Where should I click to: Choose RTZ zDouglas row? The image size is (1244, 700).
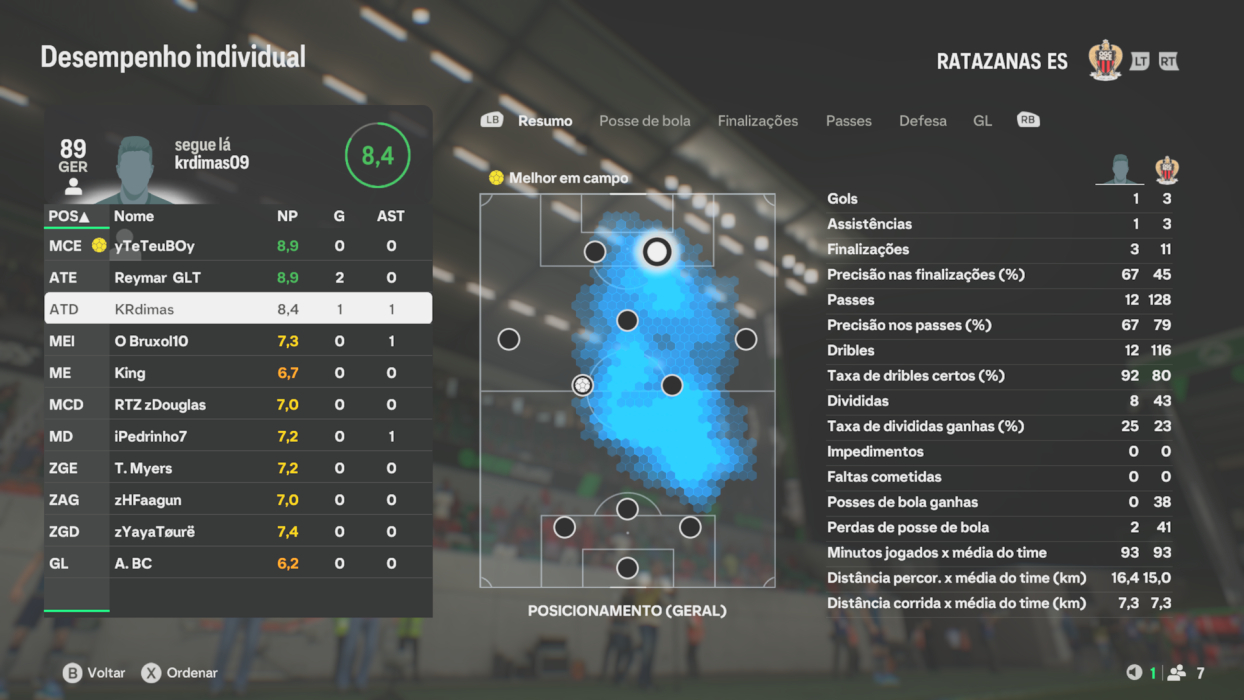[x=238, y=405]
